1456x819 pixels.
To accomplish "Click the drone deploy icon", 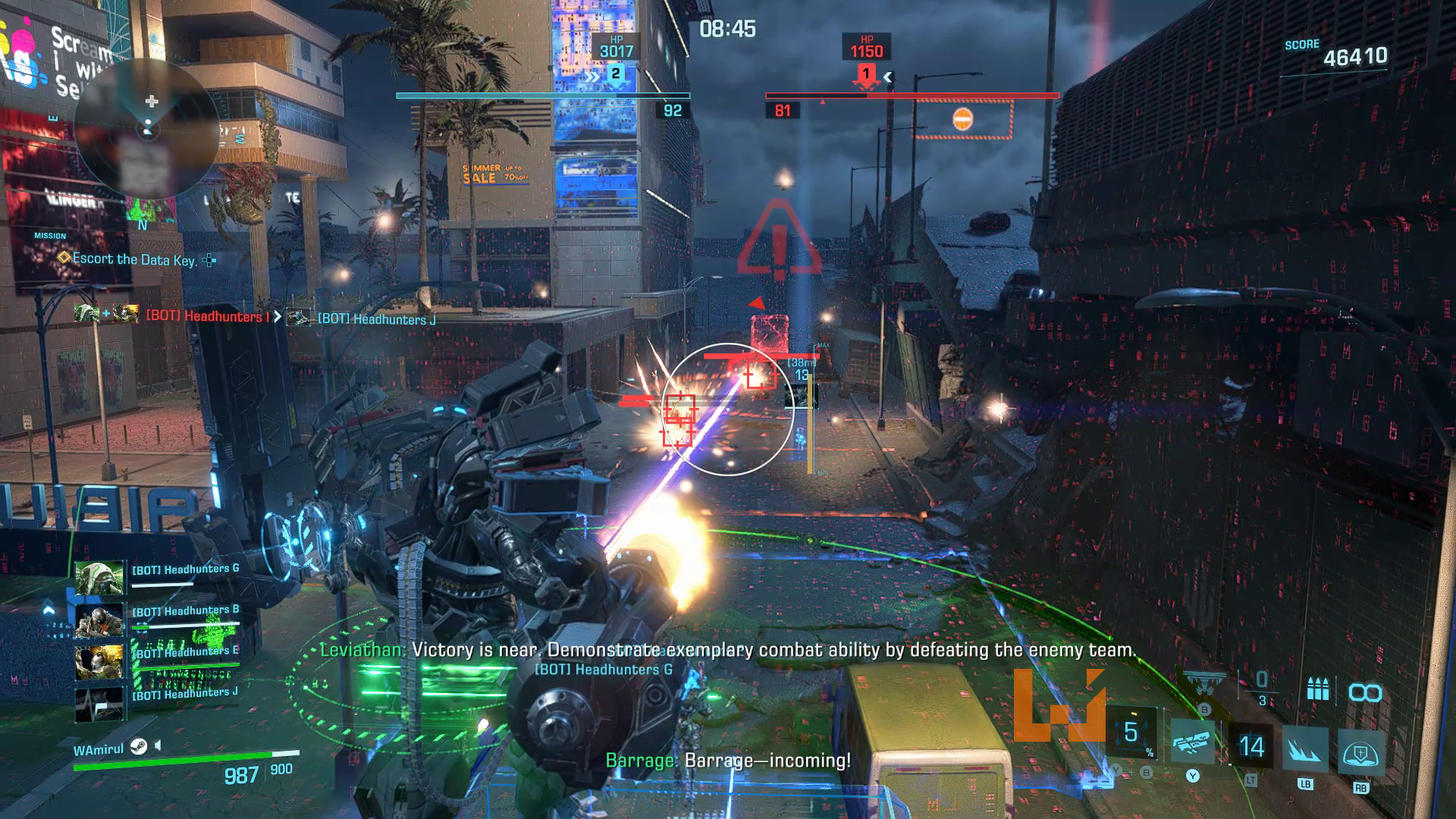I will click(x=1204, y=683).
